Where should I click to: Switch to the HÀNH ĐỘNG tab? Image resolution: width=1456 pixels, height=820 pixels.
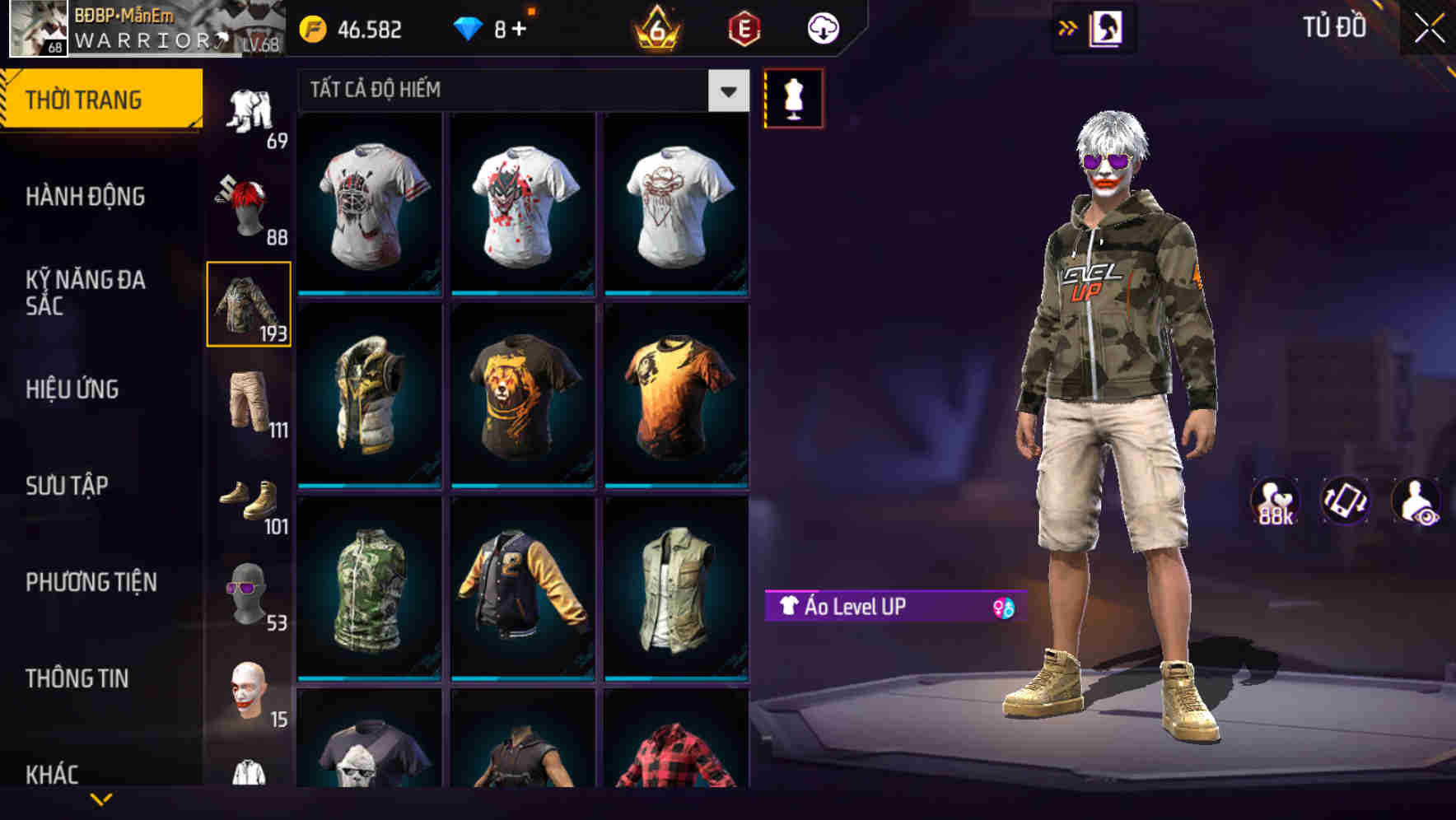click(x=87, y=197)
